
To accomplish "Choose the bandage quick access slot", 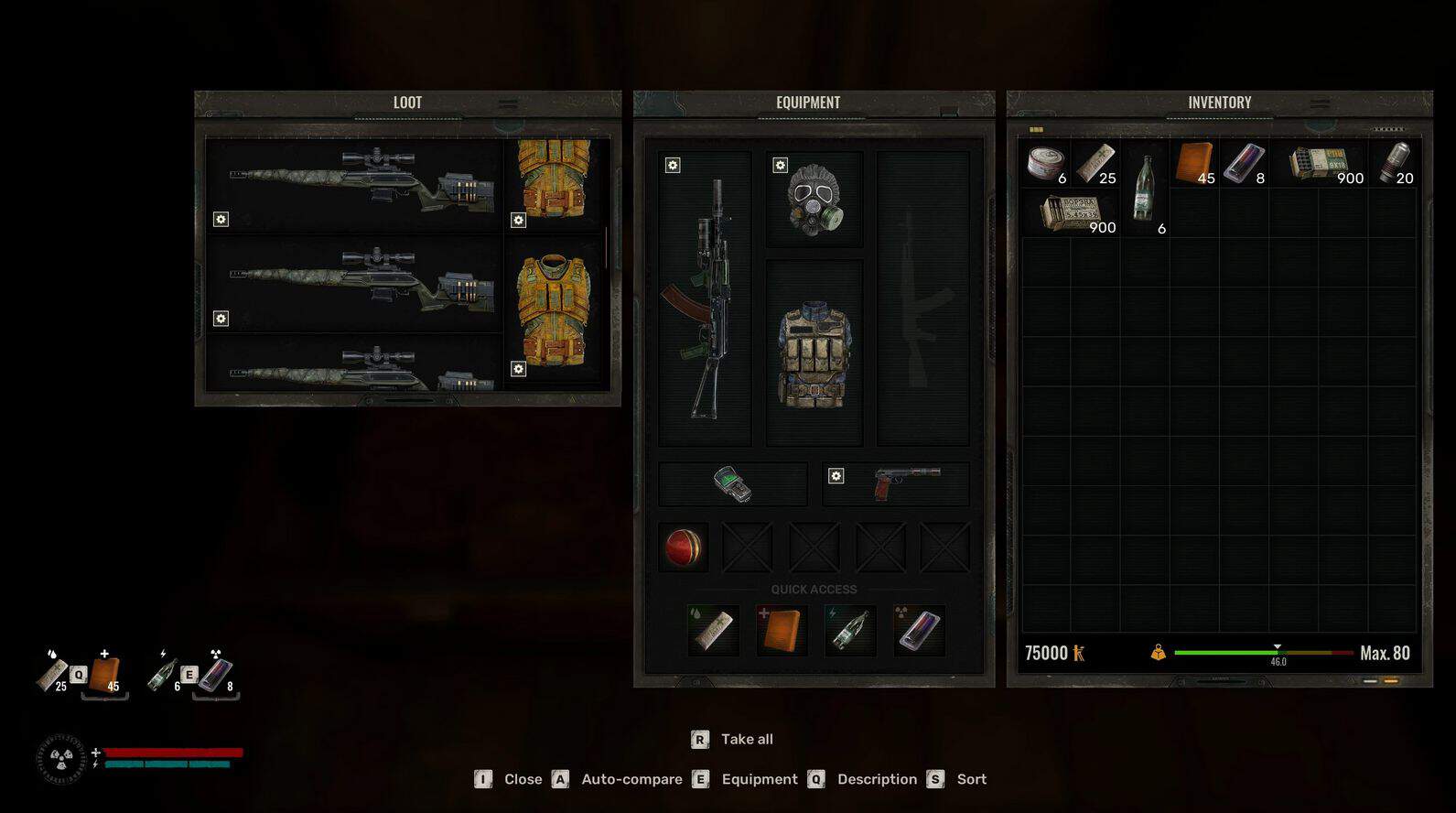I will (x=713, y=631).
